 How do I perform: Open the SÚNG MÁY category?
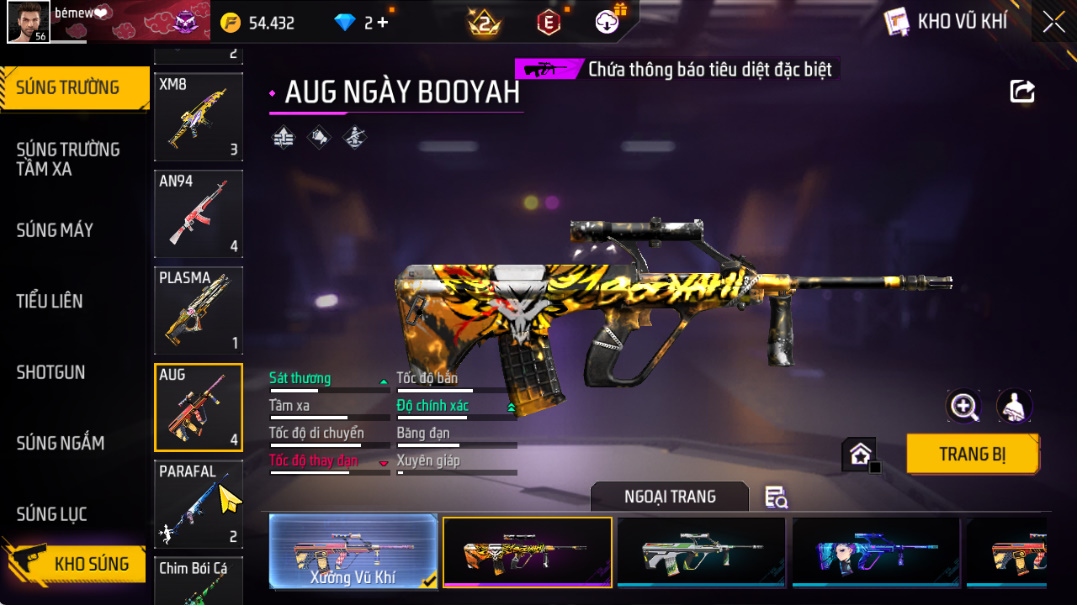[x=56, y=230]
